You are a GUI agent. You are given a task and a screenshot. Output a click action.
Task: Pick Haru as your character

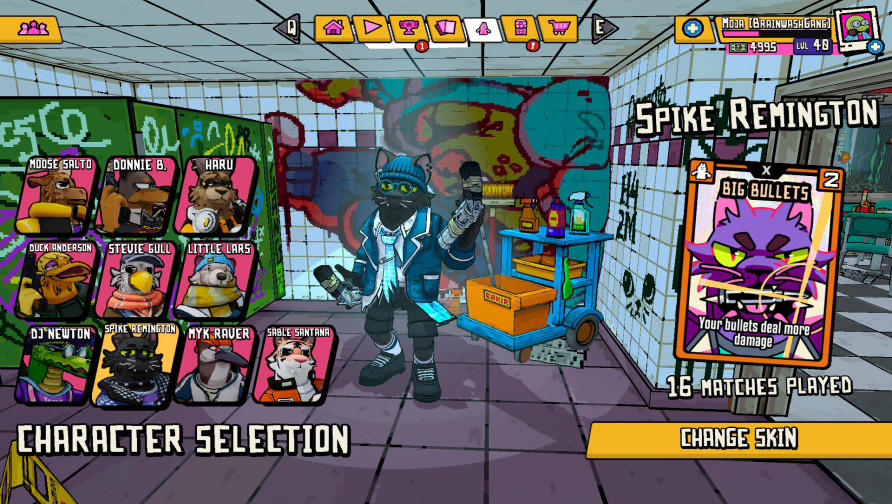click(x=214, y=196)
